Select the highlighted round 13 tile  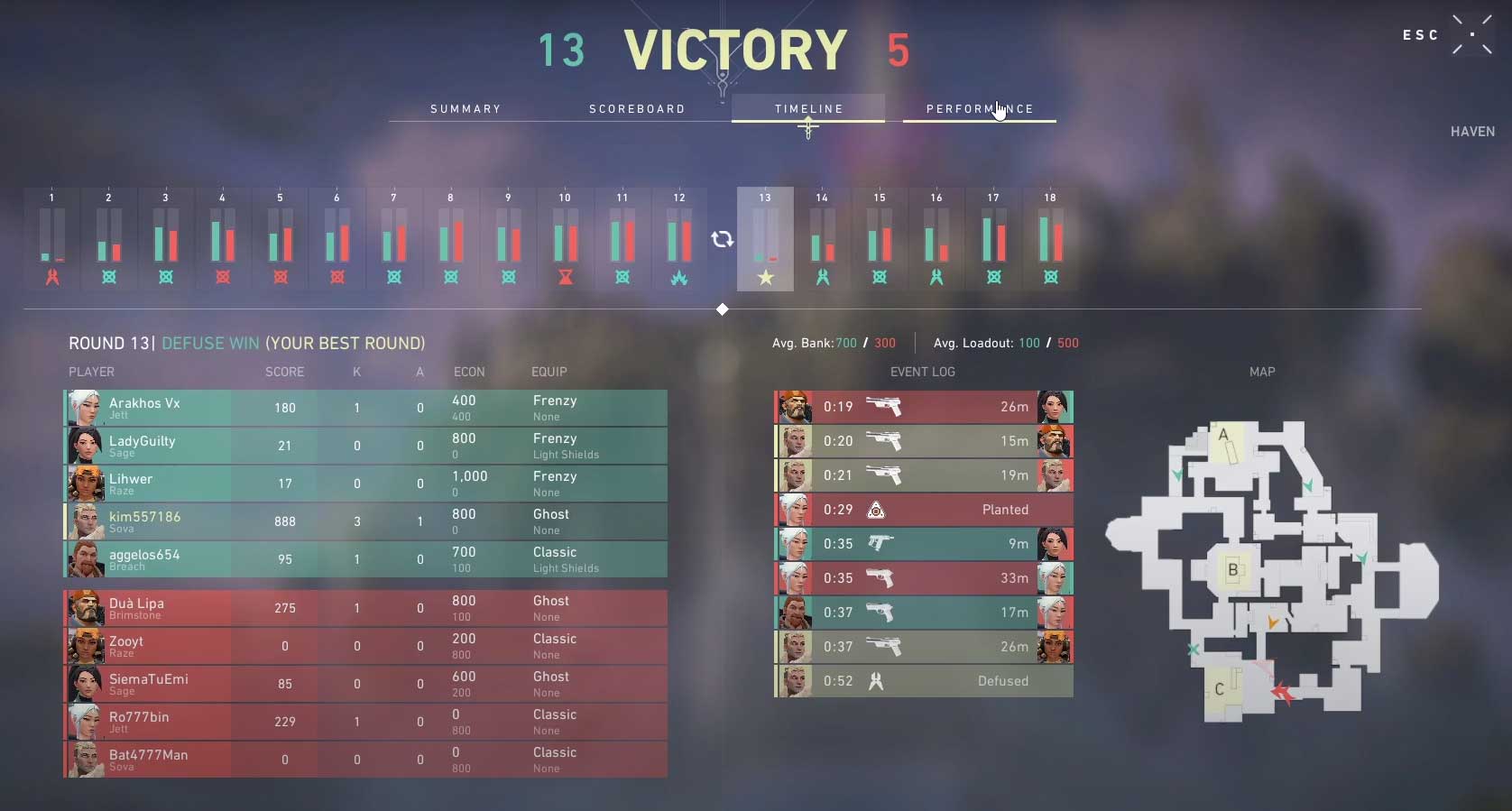(765, 238)
